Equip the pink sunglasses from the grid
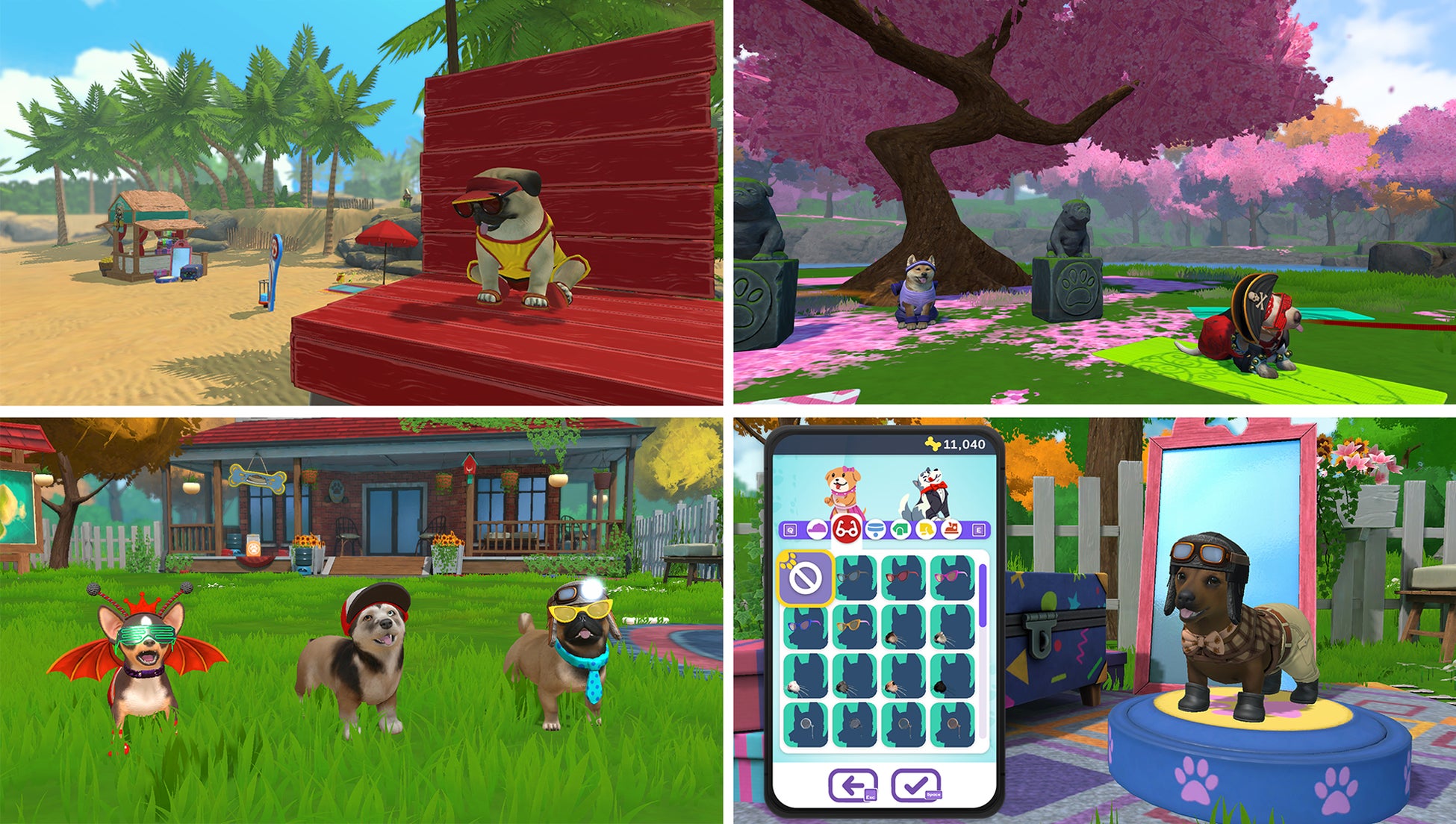Image resolution: width=1456 pixels, height=824 pixels. [x=953, y=578]
